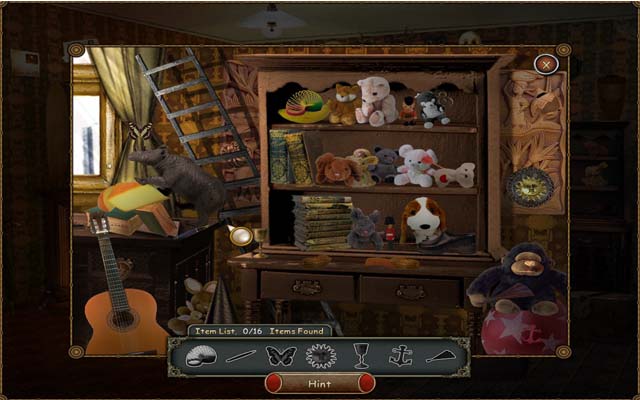This screenshot has height=400, width=640.
Task: Choose the anchor silhouette in the item list
Action: (400, 356)
